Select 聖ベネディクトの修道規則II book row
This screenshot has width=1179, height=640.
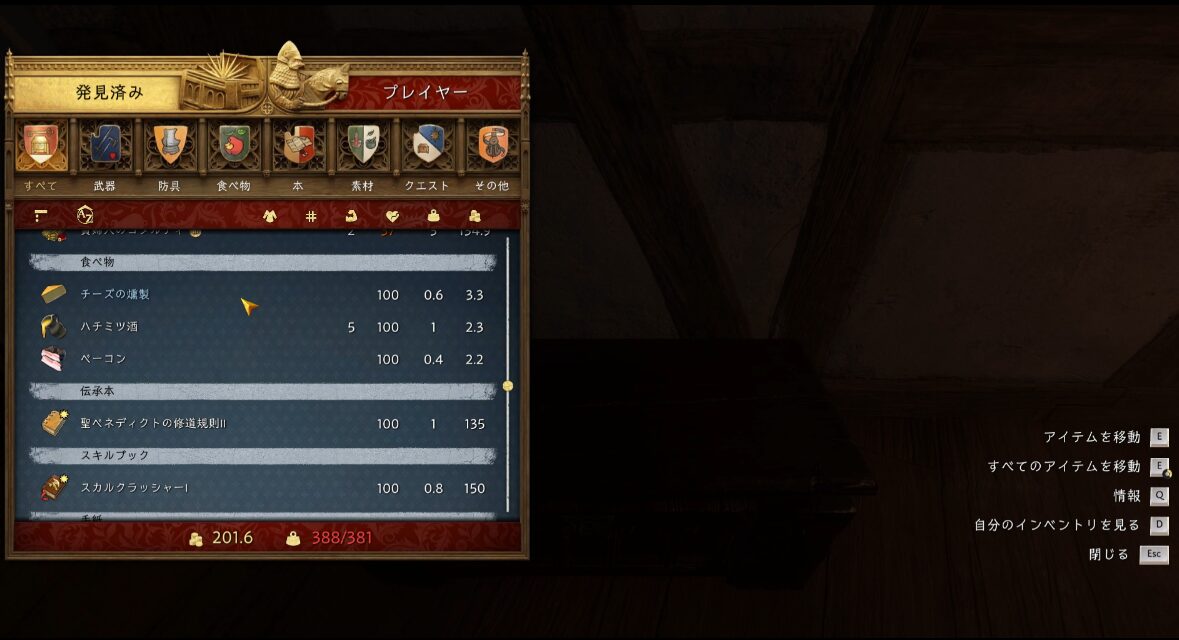click(262, 424)
